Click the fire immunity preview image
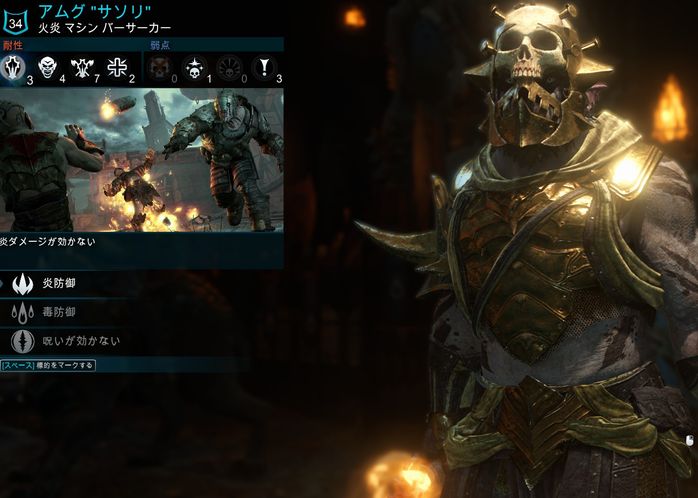 tap(141, 160)
